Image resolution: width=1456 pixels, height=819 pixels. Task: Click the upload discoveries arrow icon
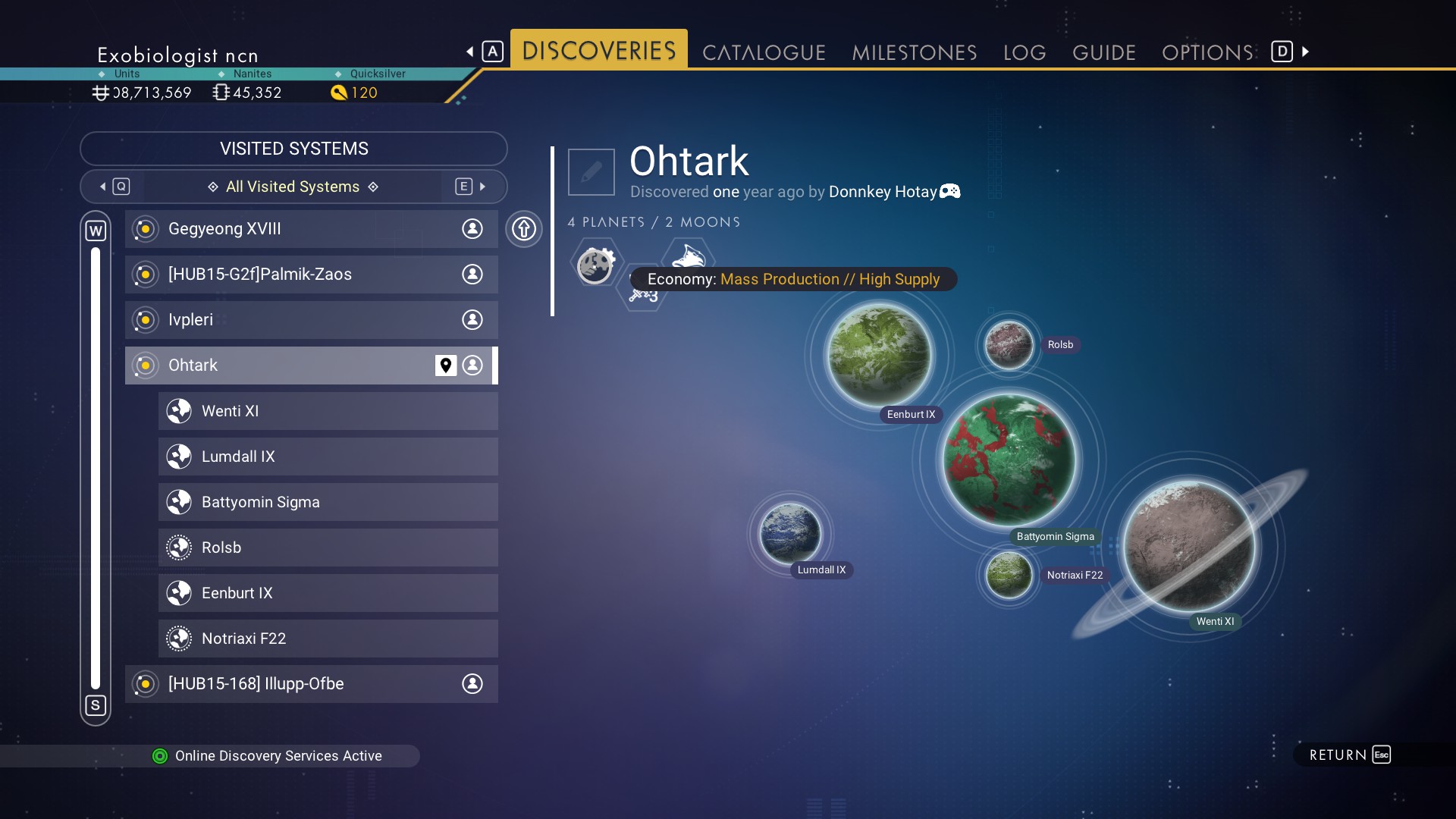tap(524, 229)
